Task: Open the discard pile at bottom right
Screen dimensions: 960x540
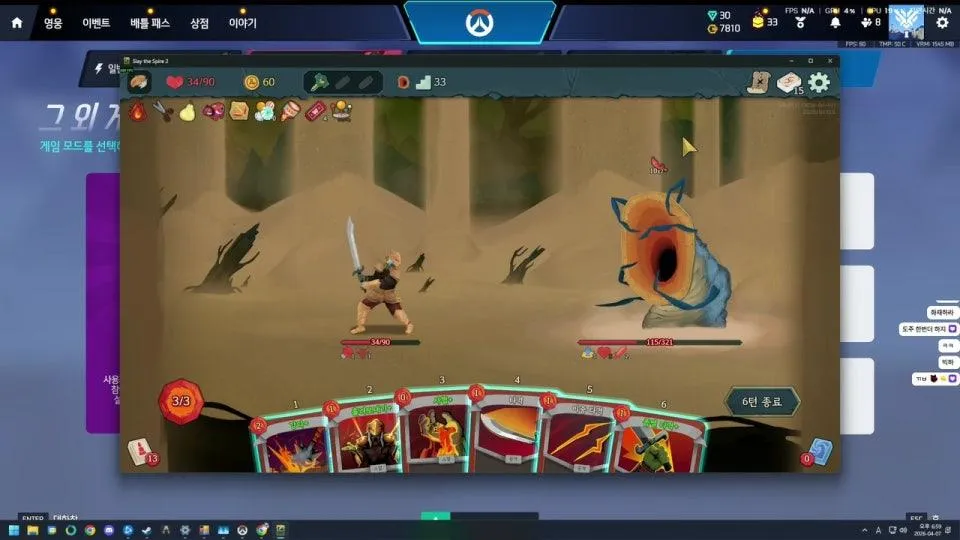Action: (x=819, y=451)
